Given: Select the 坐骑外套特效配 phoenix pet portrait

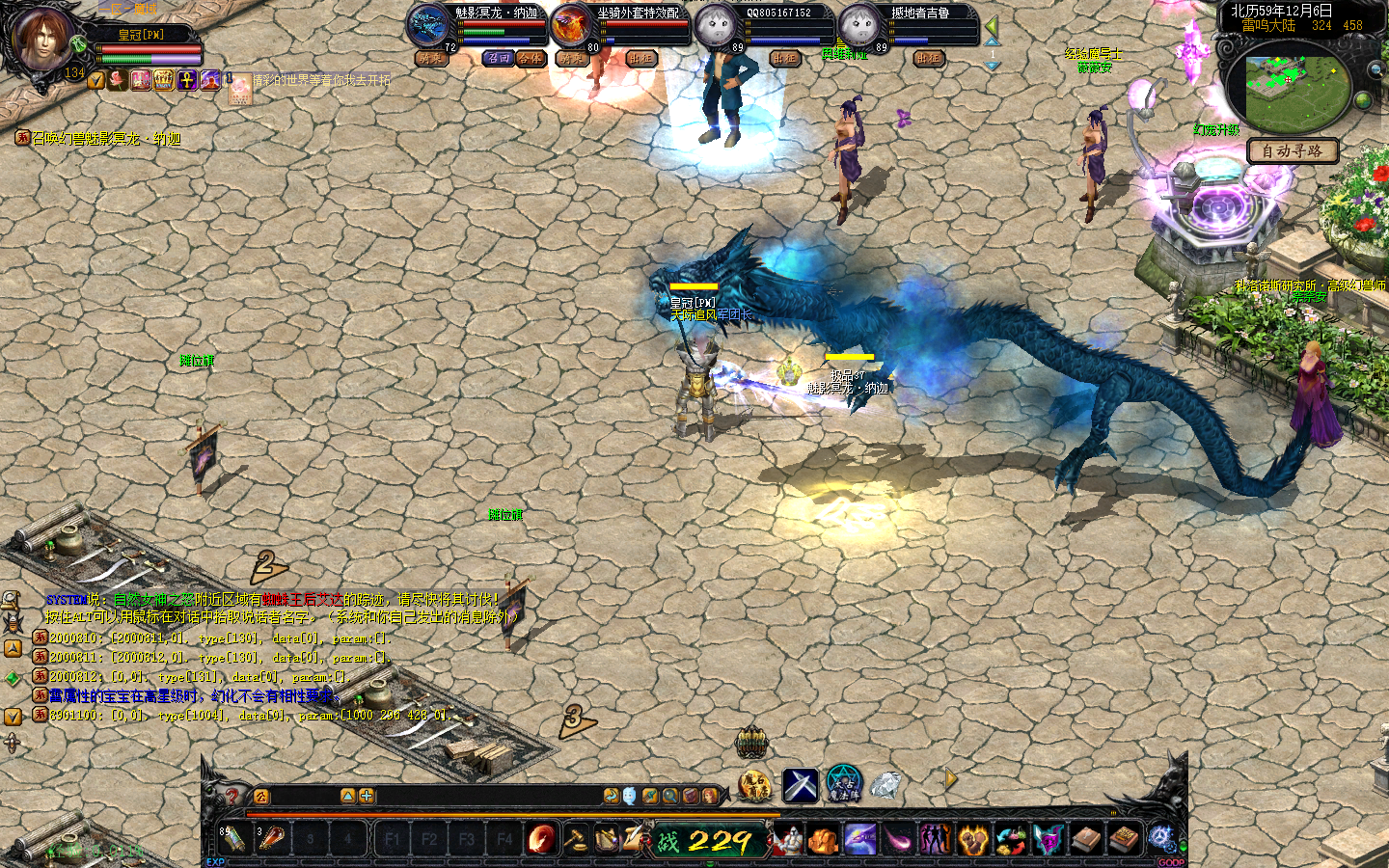Looking at the screenshot, I should point(572,25).
